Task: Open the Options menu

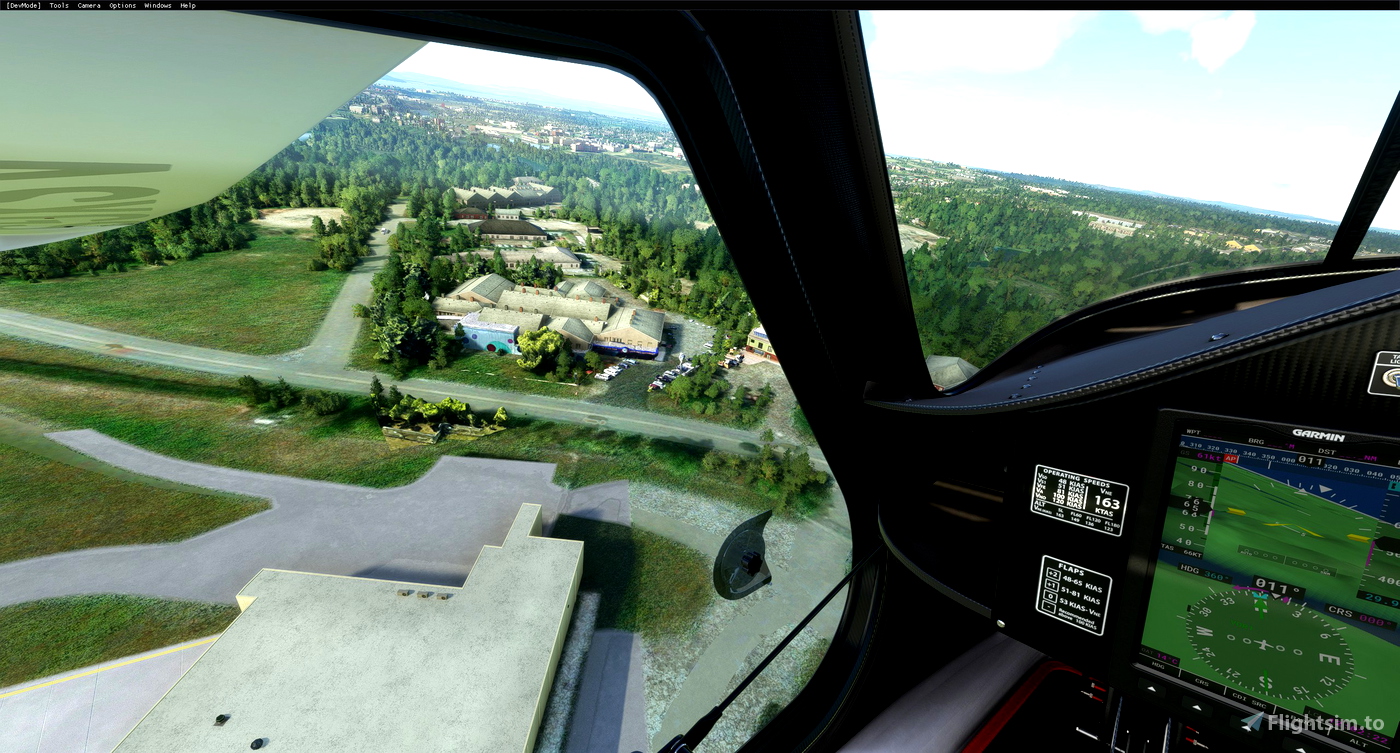Action: pos(122,5)
